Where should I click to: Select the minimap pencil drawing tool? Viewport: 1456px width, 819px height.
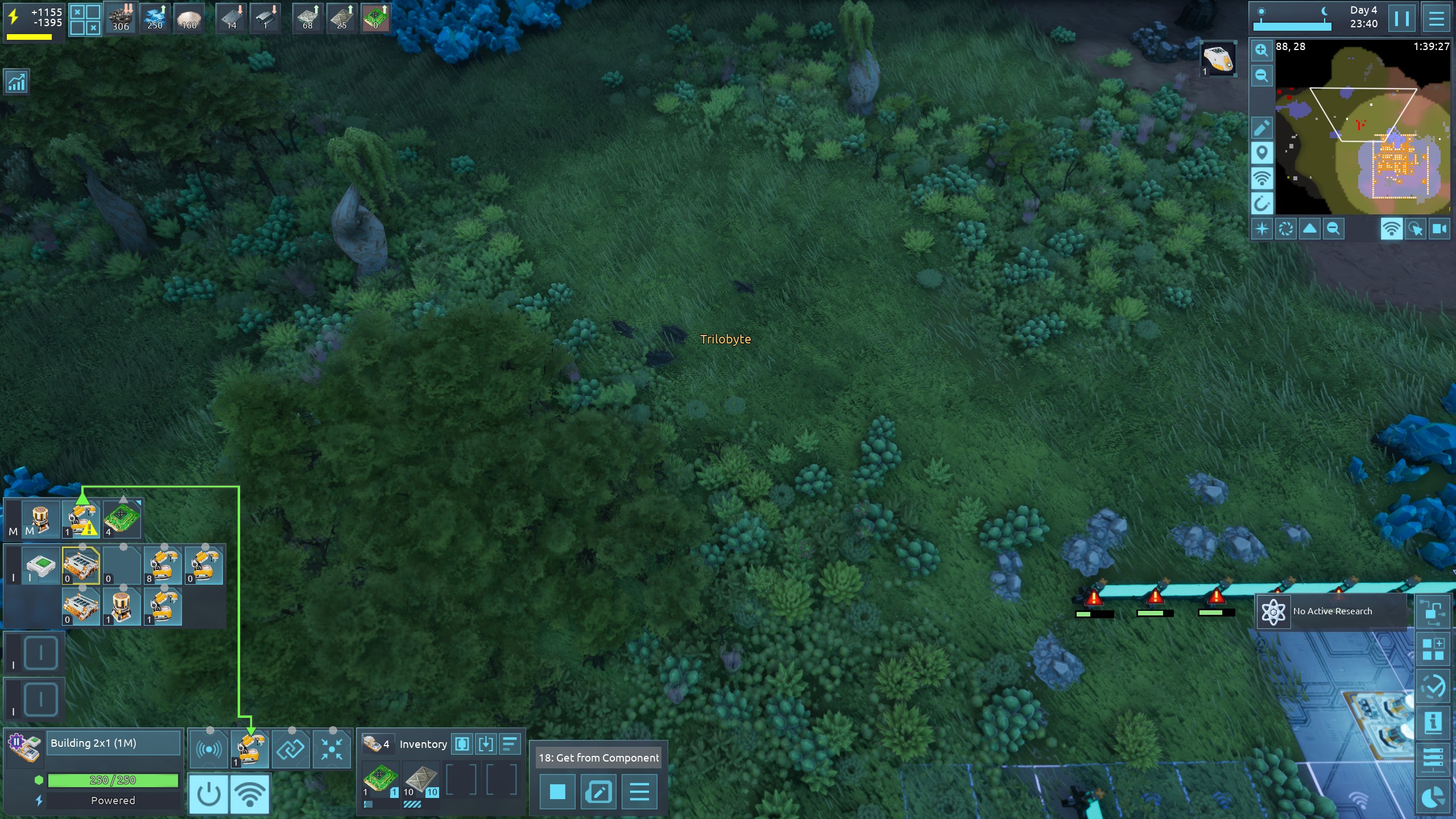click(1261, 128)
